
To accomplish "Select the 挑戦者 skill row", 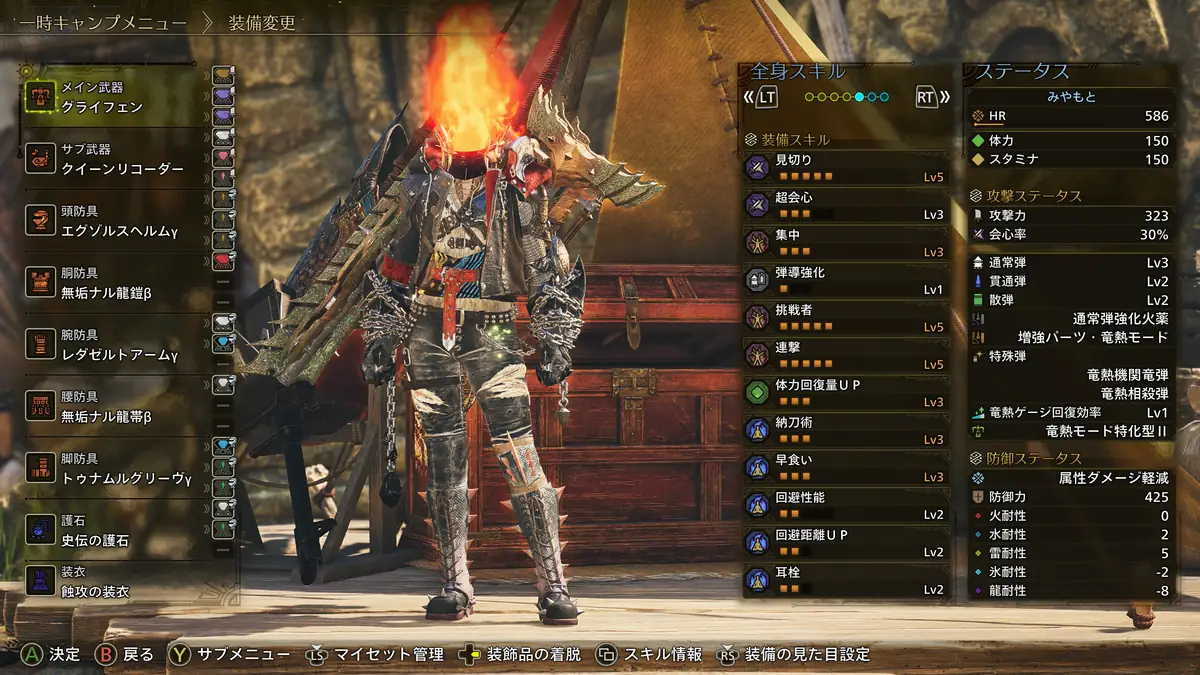I will click(845, 317).
